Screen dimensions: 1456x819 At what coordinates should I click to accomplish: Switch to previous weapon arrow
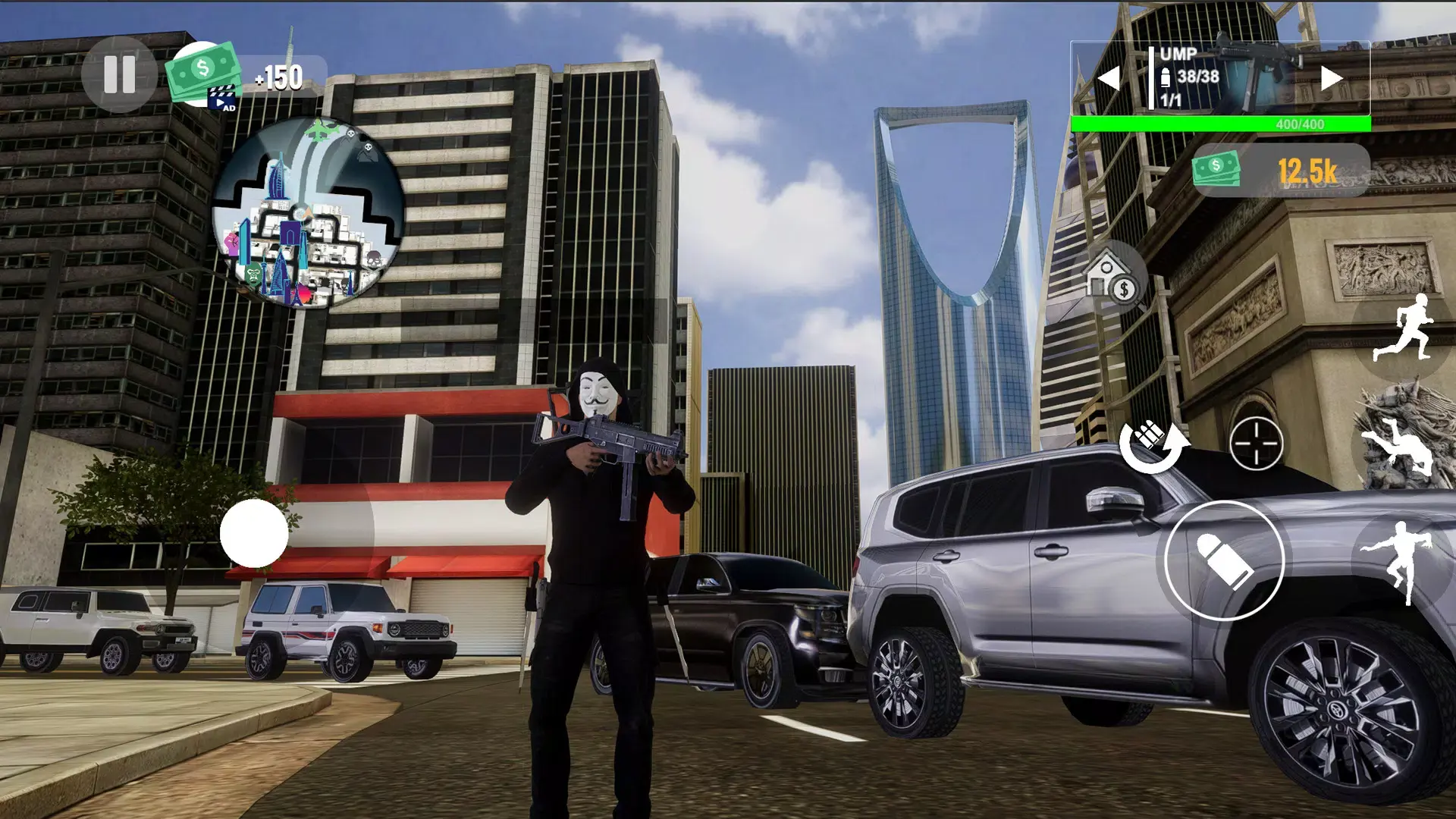[1109, 78]
